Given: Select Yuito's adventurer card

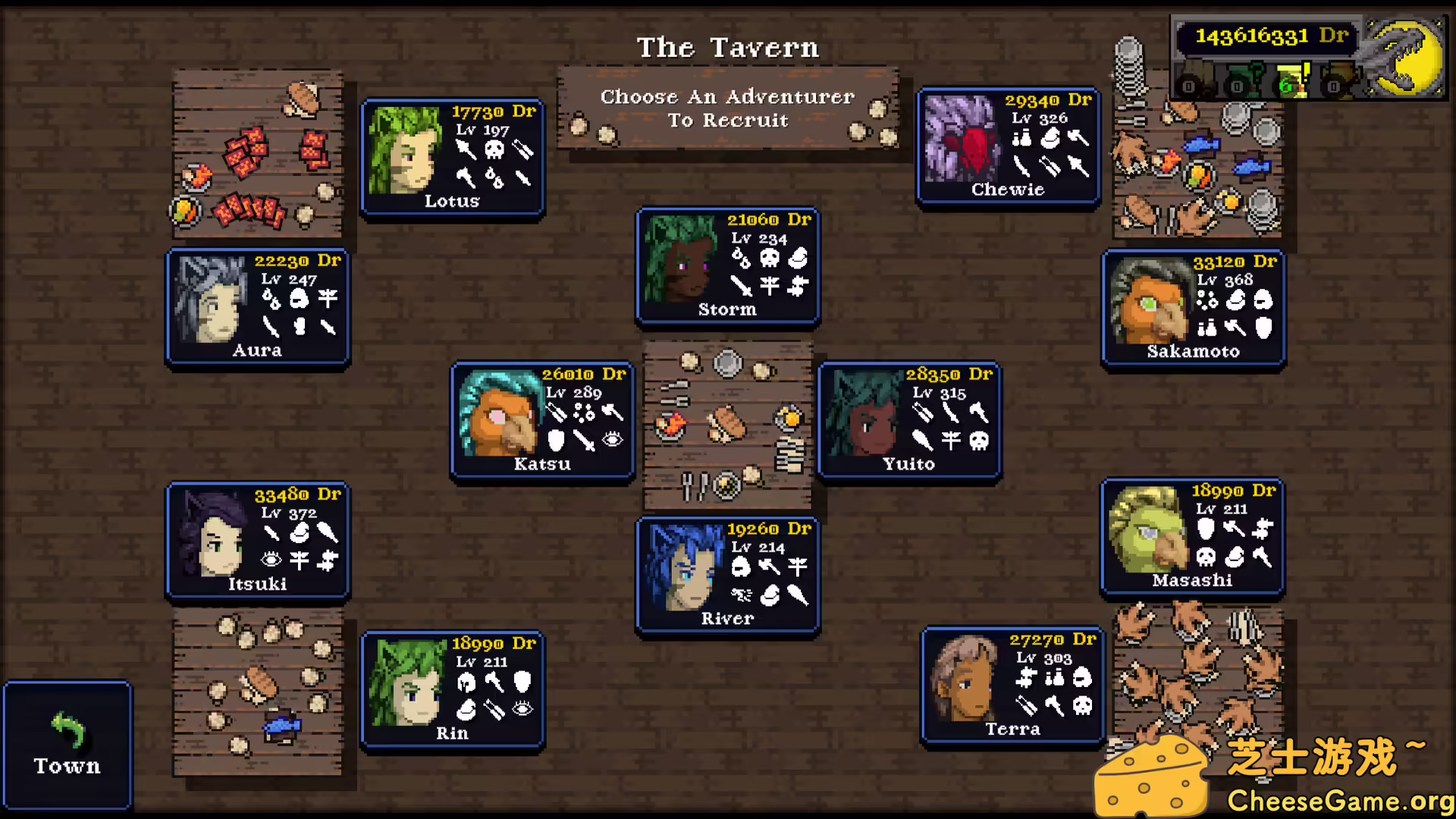Looking at the screenshot, I should click(909, 421).
